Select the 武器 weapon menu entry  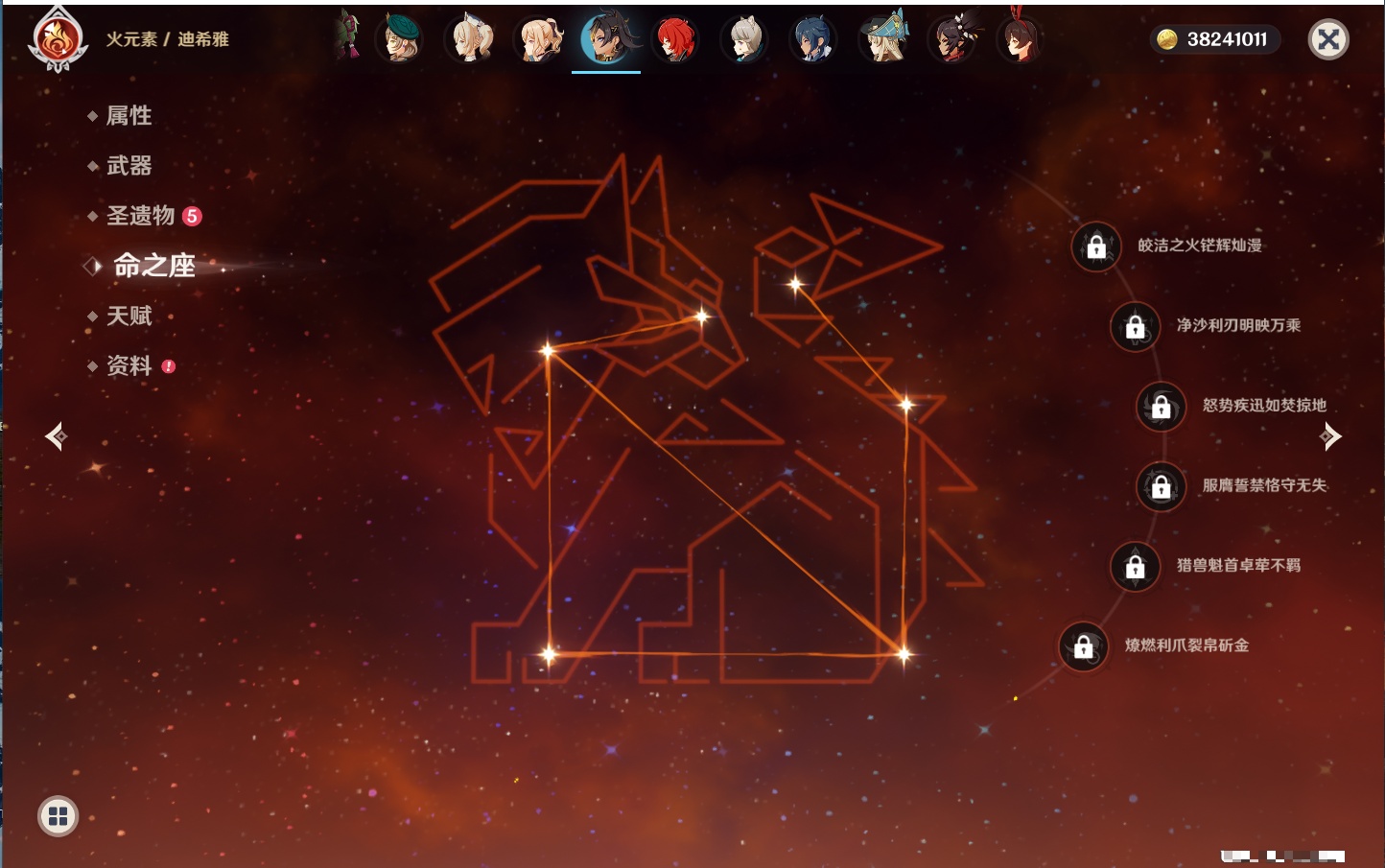coord(129,166)
